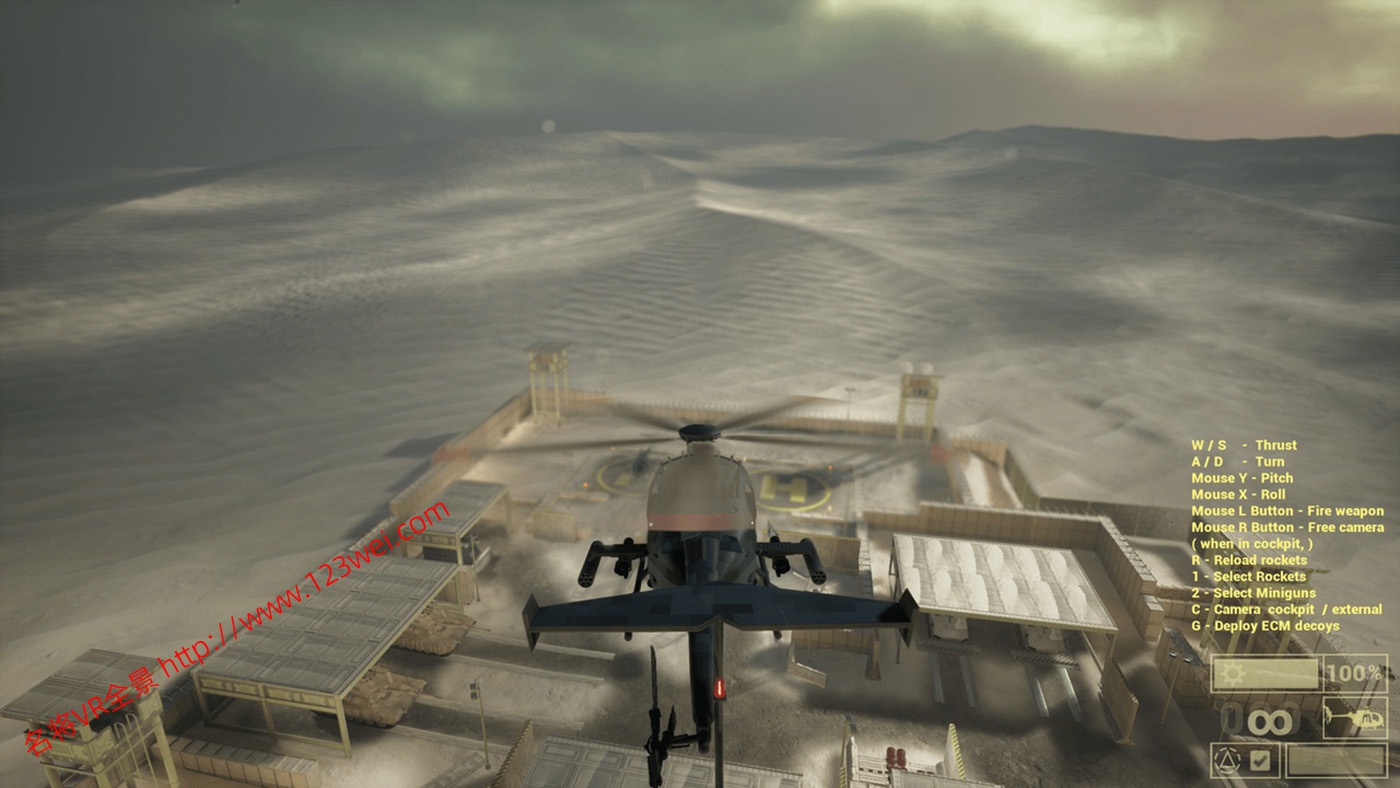Click the gear icon on the armor bar

[x=1233, y=672]
